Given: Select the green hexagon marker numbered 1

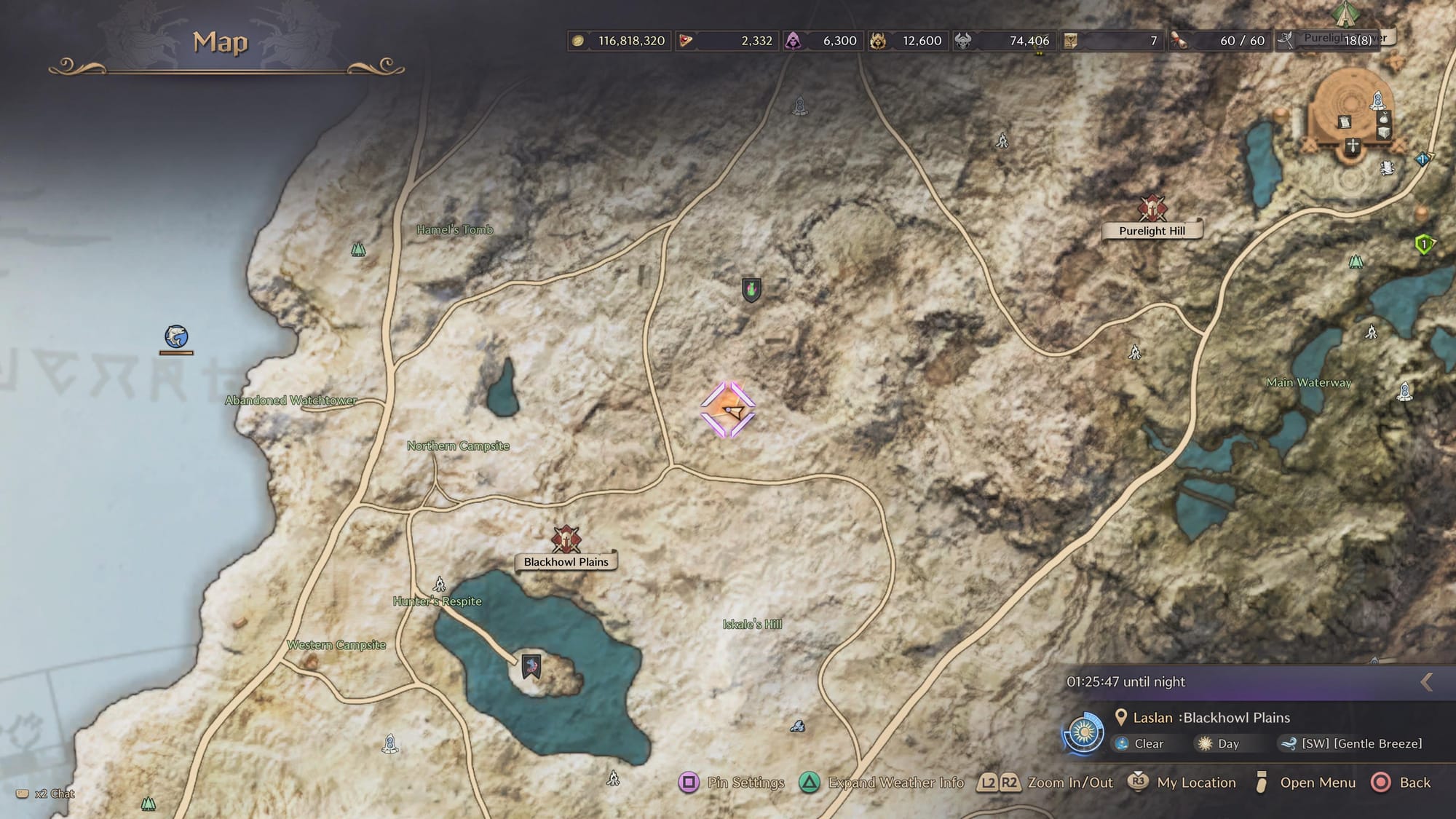Looking at the screenshot, I should [x=1424, y=244].
